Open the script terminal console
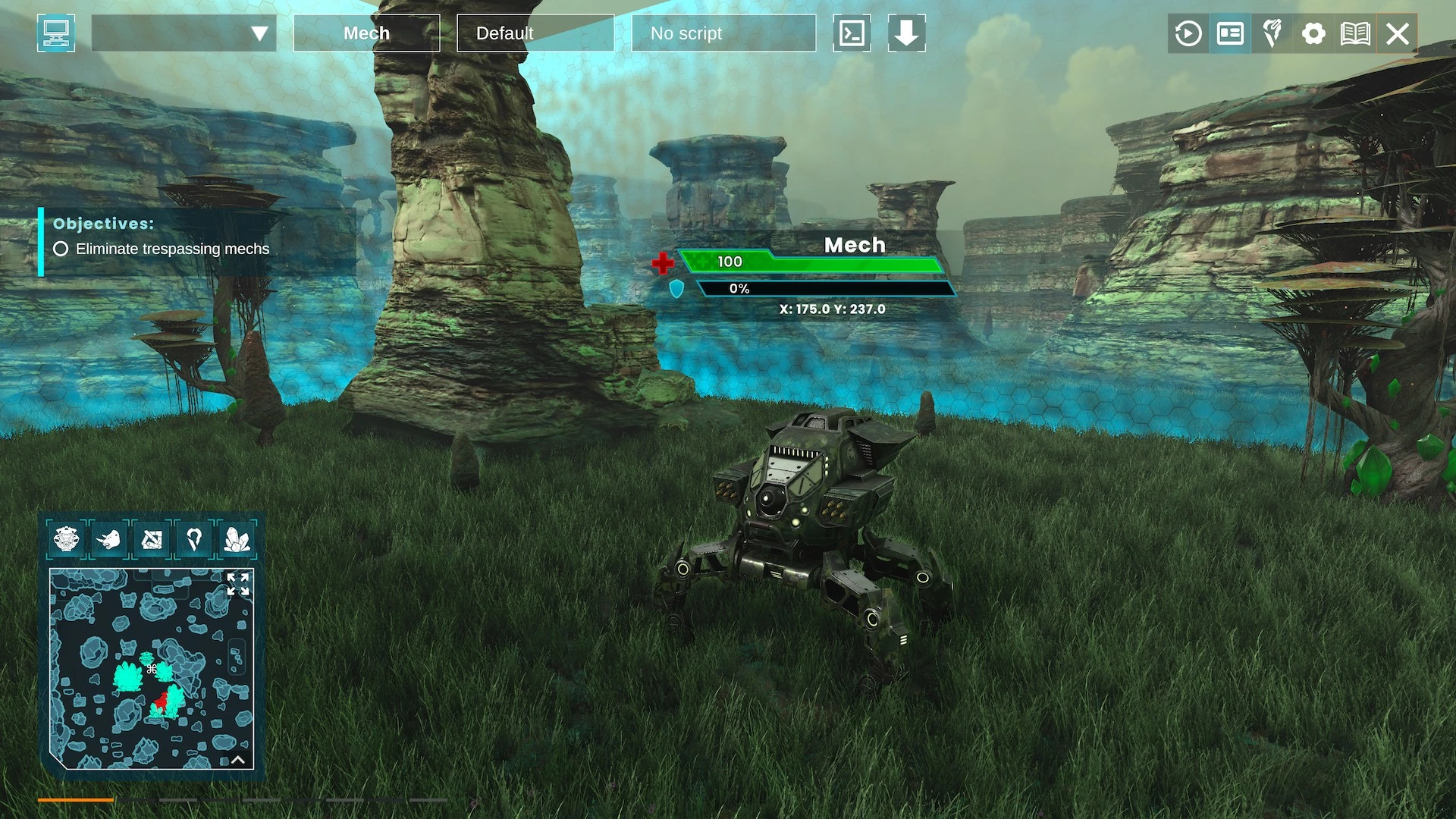 [x=852, y=33]
